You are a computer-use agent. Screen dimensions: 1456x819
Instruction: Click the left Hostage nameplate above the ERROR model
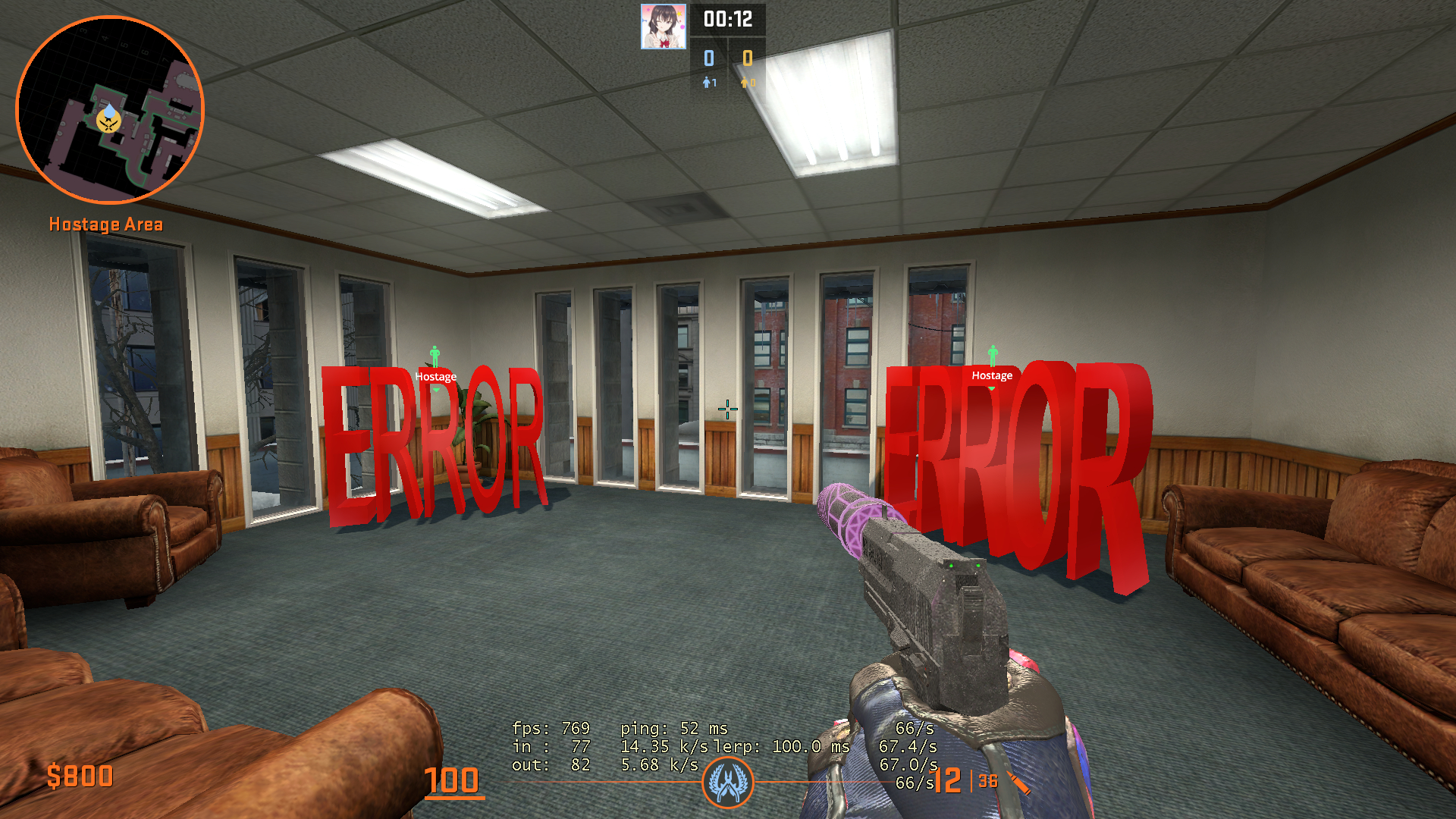coord(435,375)
